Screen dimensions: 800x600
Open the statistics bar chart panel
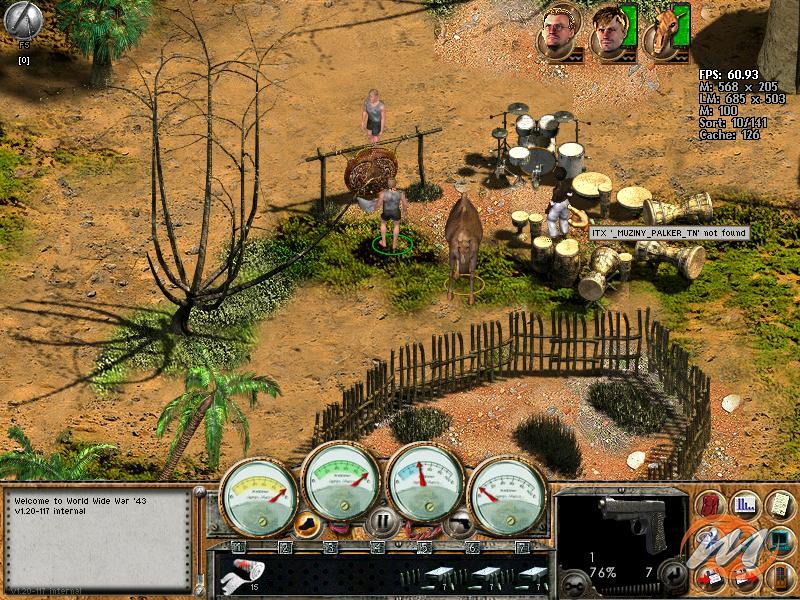pyautogui.click(x=744, y=503)
